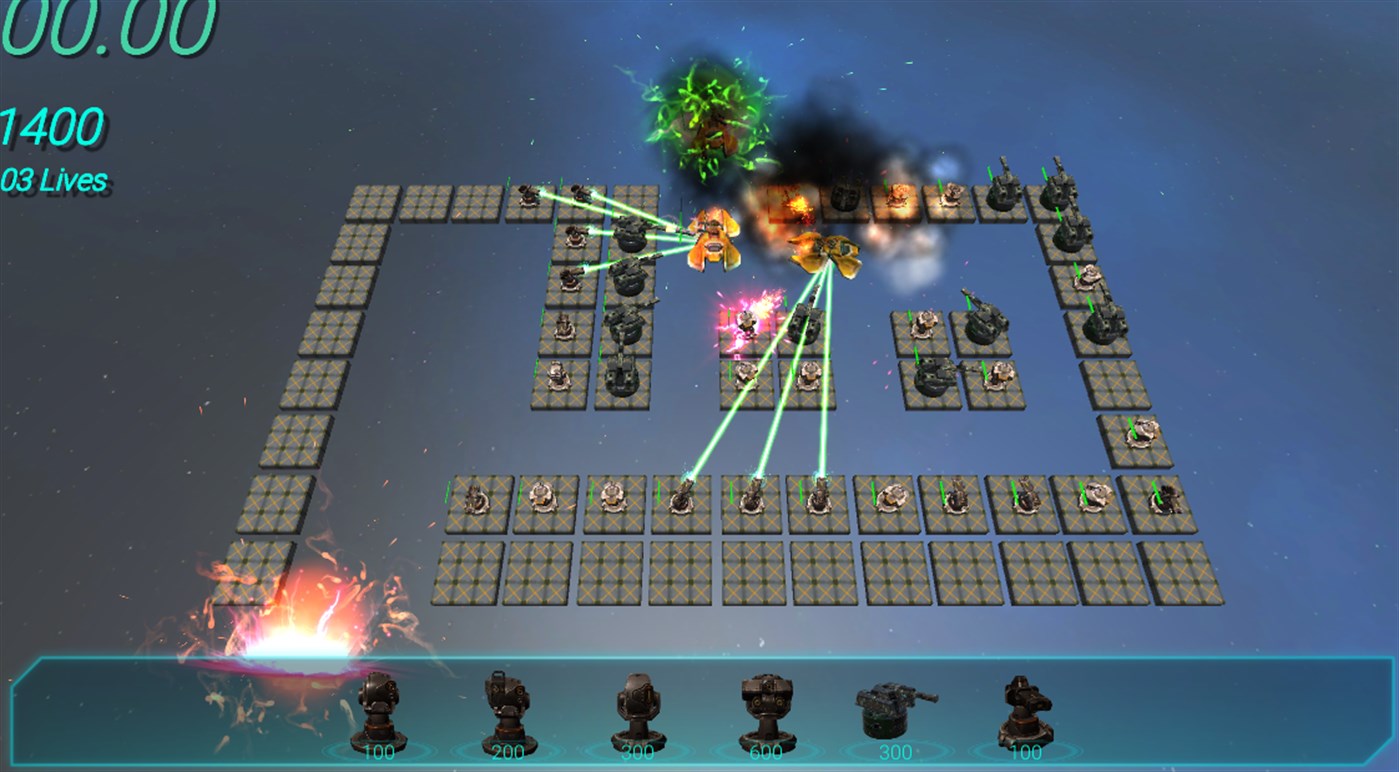
Task: Click the 1400 money counter
Action: click(50, 125)
